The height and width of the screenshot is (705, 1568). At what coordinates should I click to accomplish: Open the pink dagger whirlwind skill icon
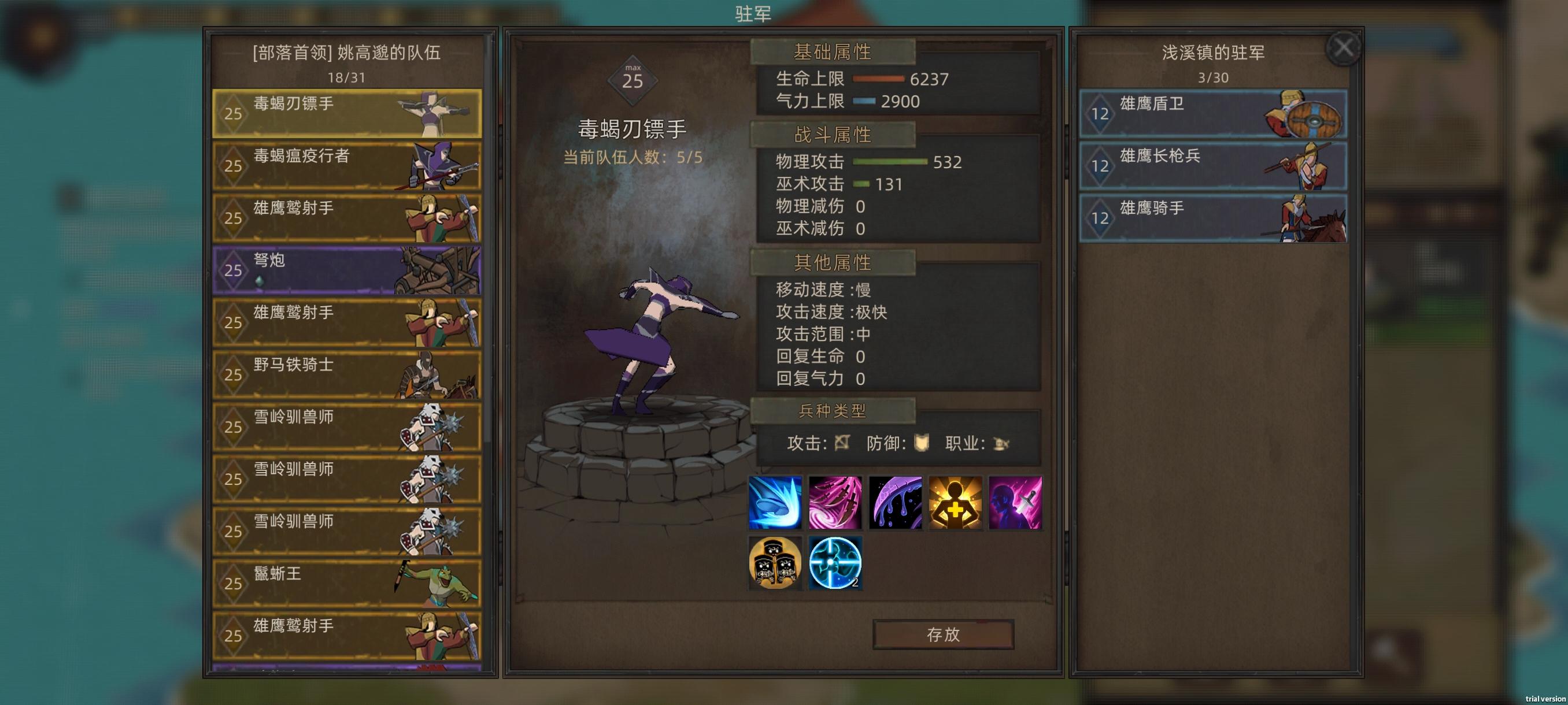click(x=835, y=504)
